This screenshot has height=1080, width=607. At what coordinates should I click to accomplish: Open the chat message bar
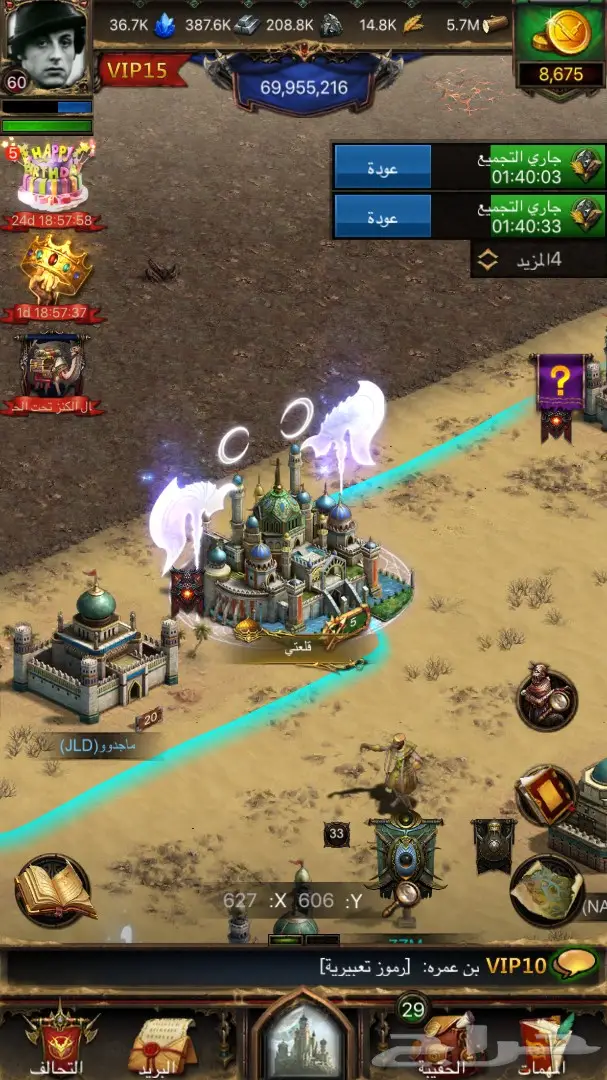(300, 967)
